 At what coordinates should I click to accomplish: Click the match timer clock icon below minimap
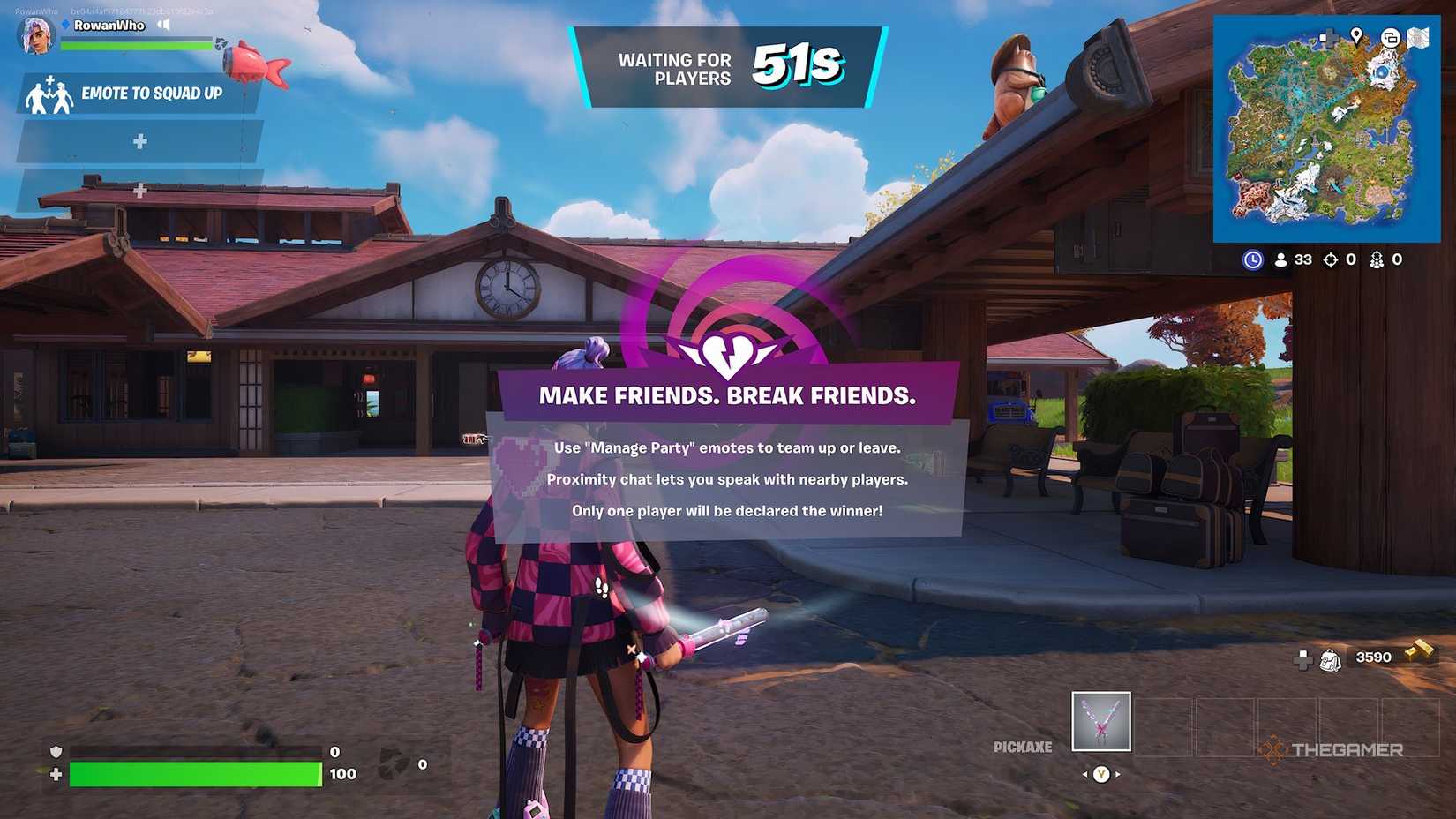[1254, 259]
